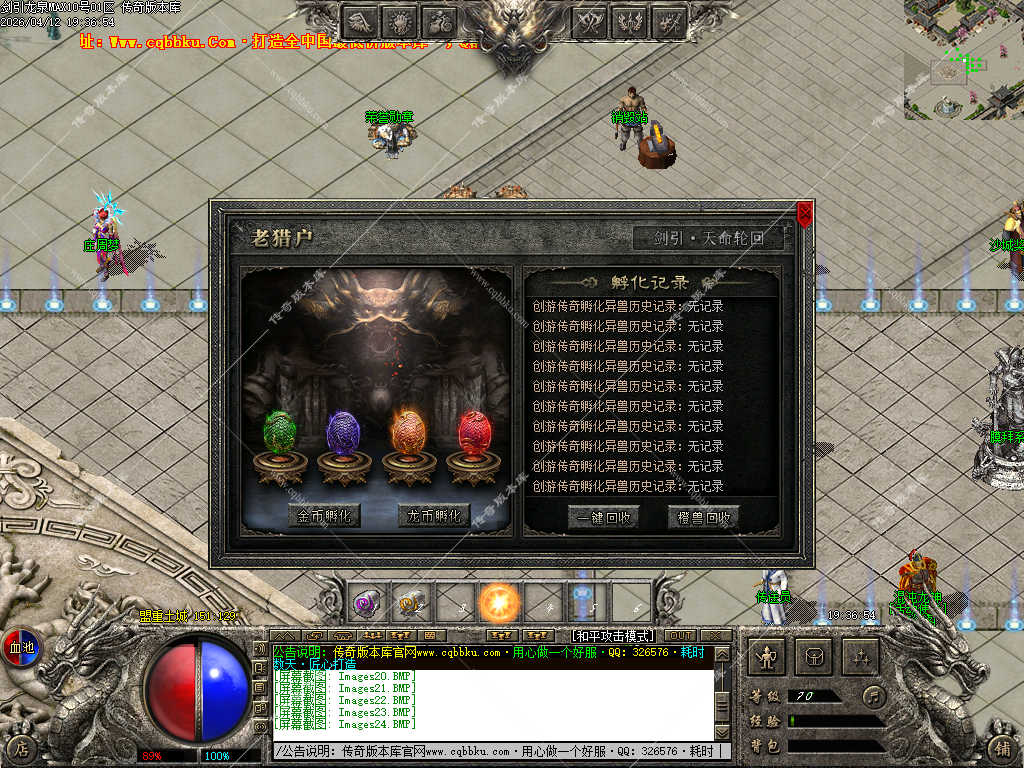Click the 金币孵化 gold hatch button

tap(324, 516)
